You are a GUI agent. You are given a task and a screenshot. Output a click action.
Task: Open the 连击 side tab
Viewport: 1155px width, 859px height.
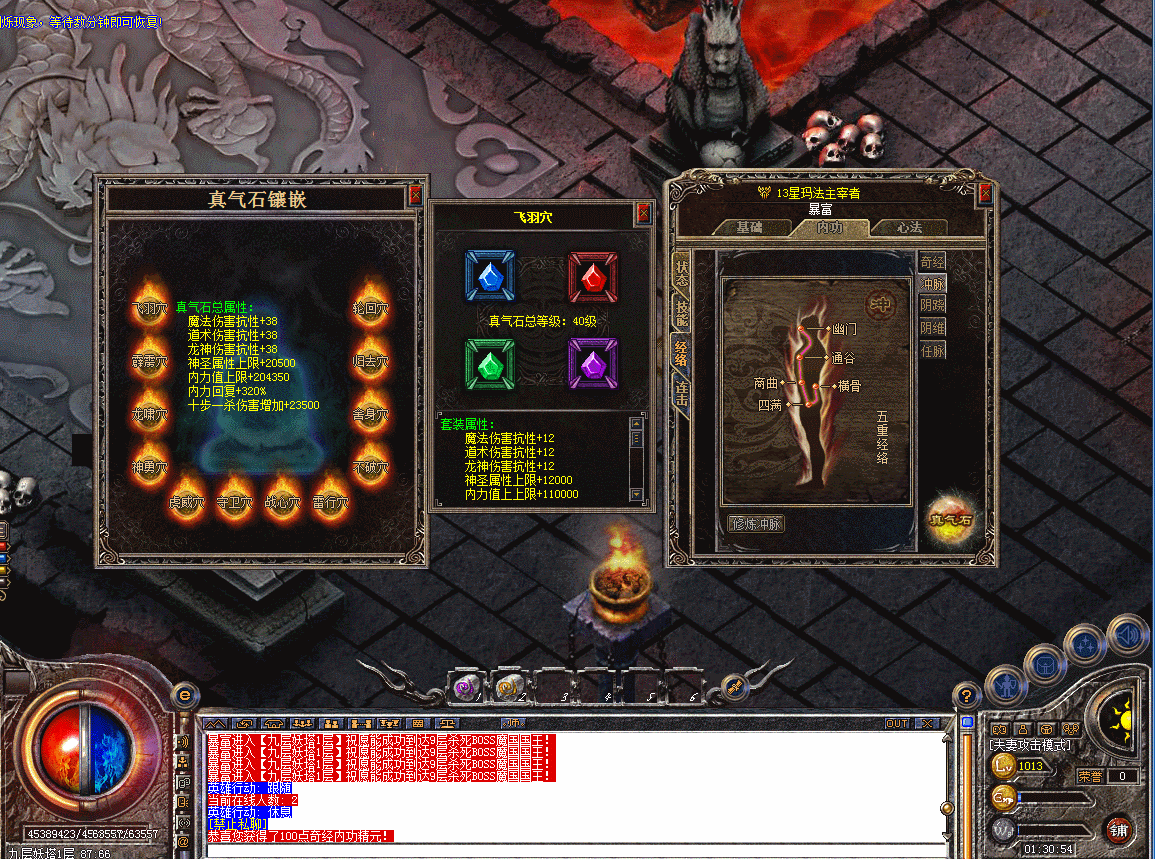click(682, 394)
